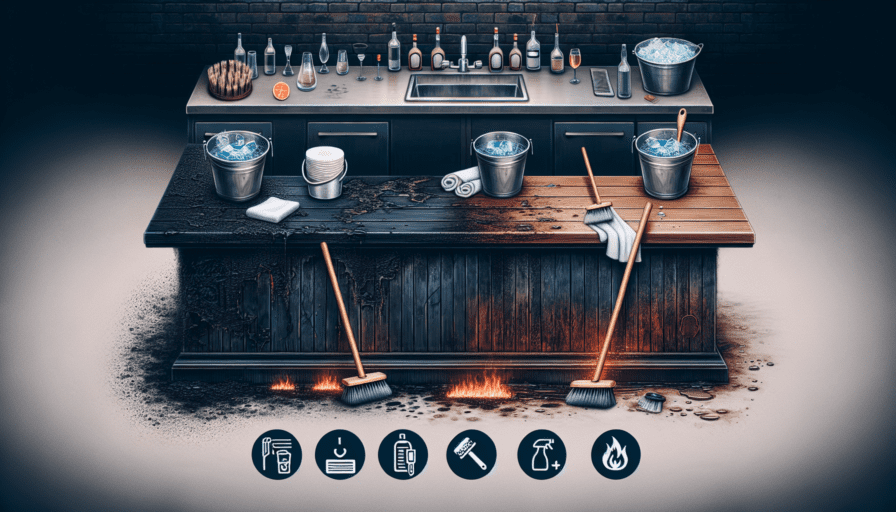Click the flame icon
Viewport: 896px width, 512px height.
click(615, 455)
